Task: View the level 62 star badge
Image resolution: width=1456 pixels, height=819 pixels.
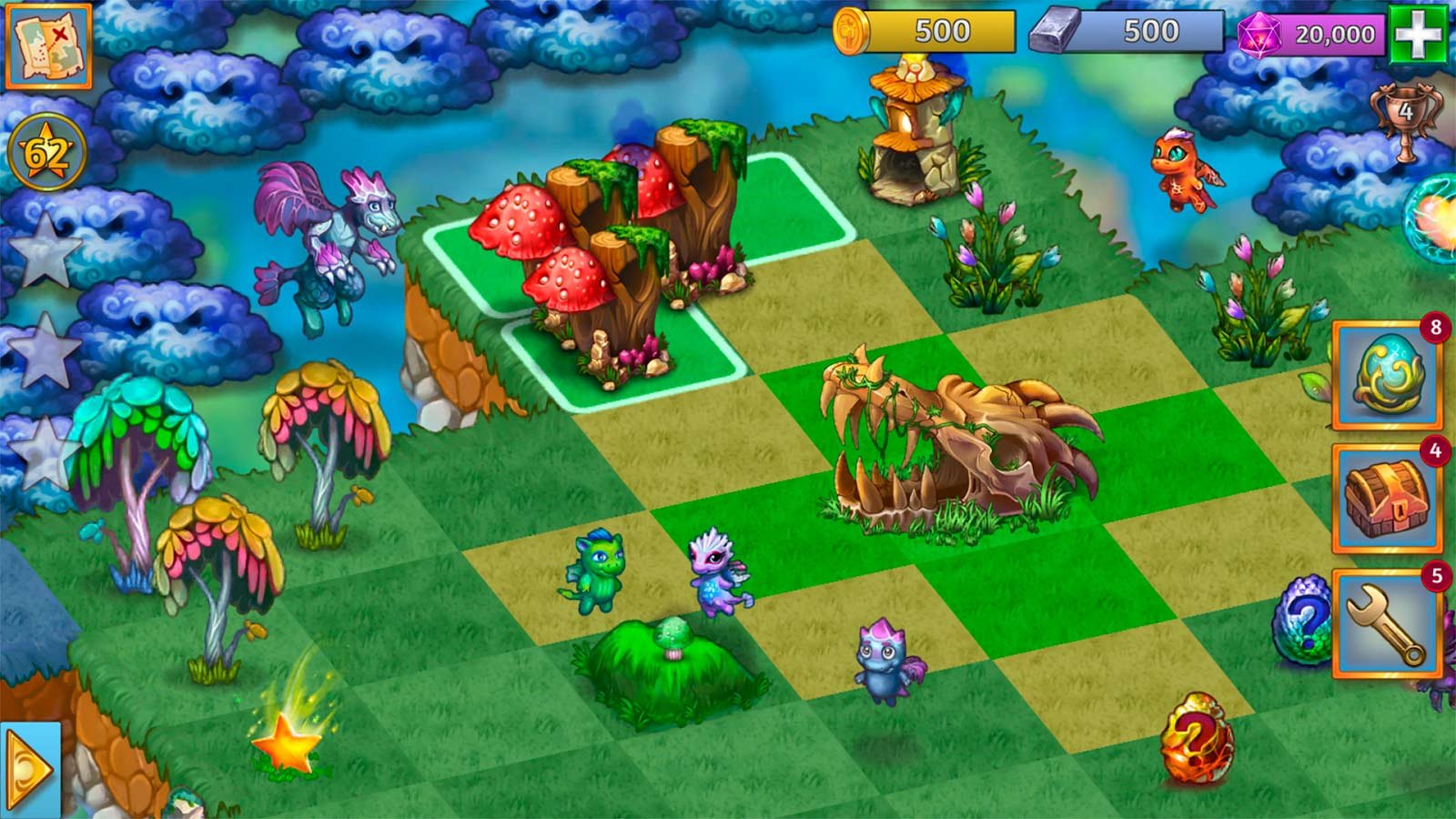Action: point(46,153)
